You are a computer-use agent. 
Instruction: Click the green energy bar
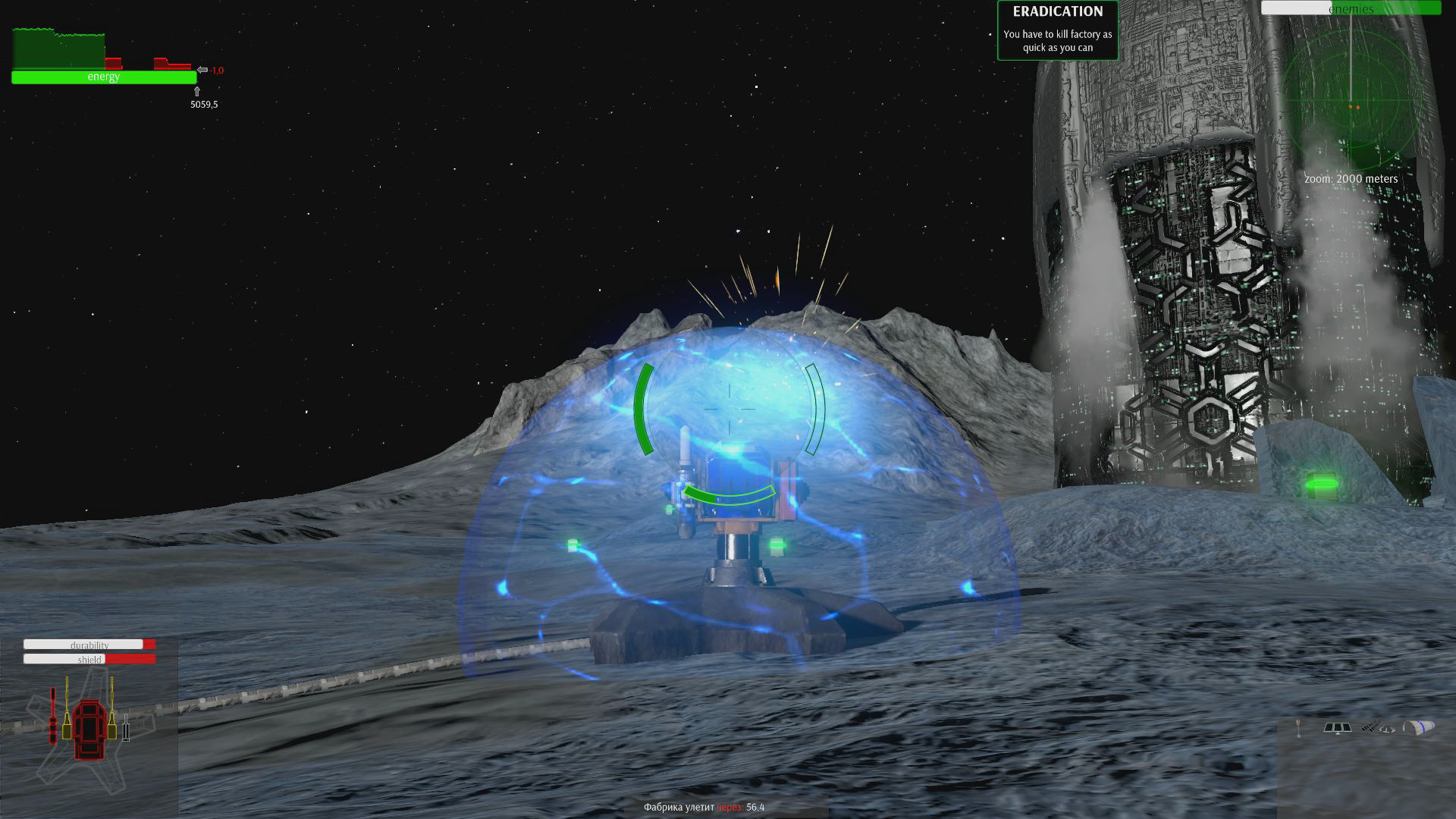pos(104,77)
